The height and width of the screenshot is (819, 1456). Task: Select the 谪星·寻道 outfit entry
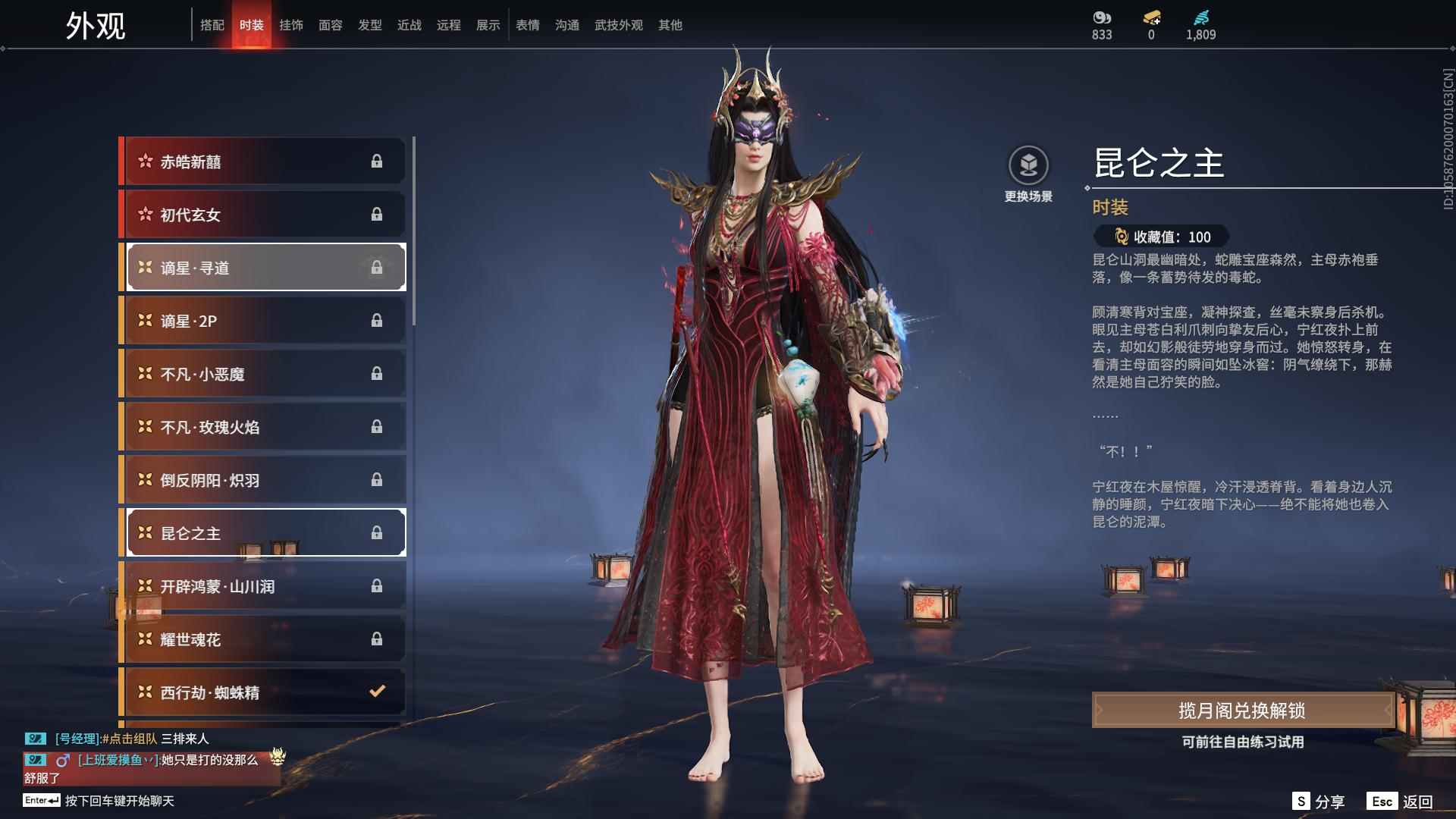250,267
